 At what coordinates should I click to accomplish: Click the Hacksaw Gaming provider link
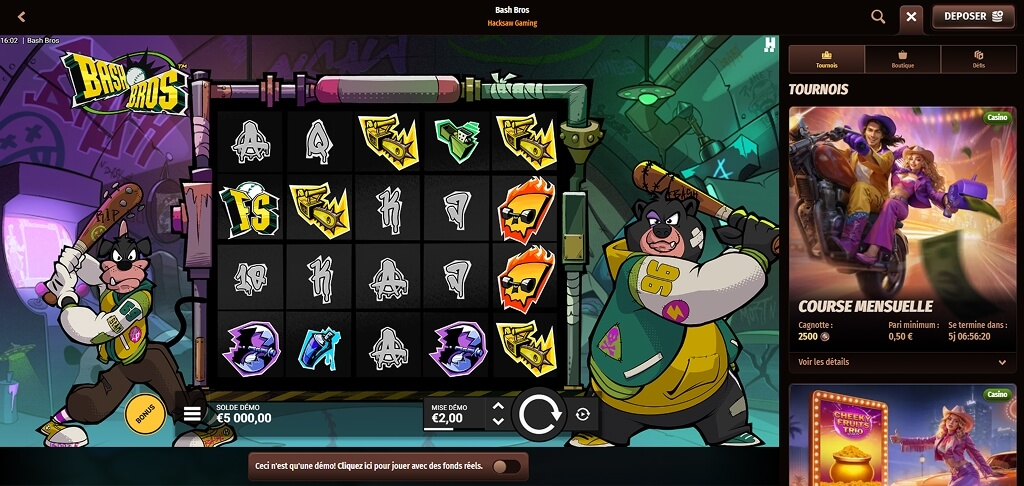pyautogui.click(x=512, y=23)
